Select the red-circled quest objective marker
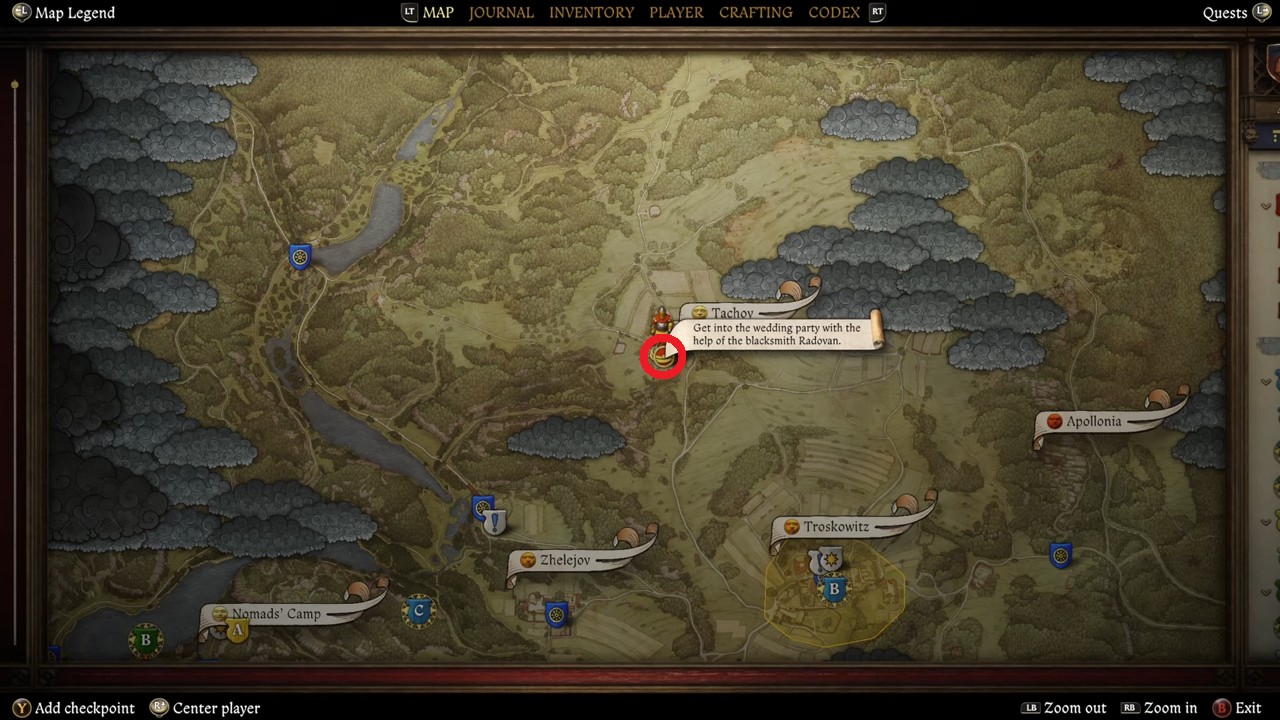 tap(661, 355)
